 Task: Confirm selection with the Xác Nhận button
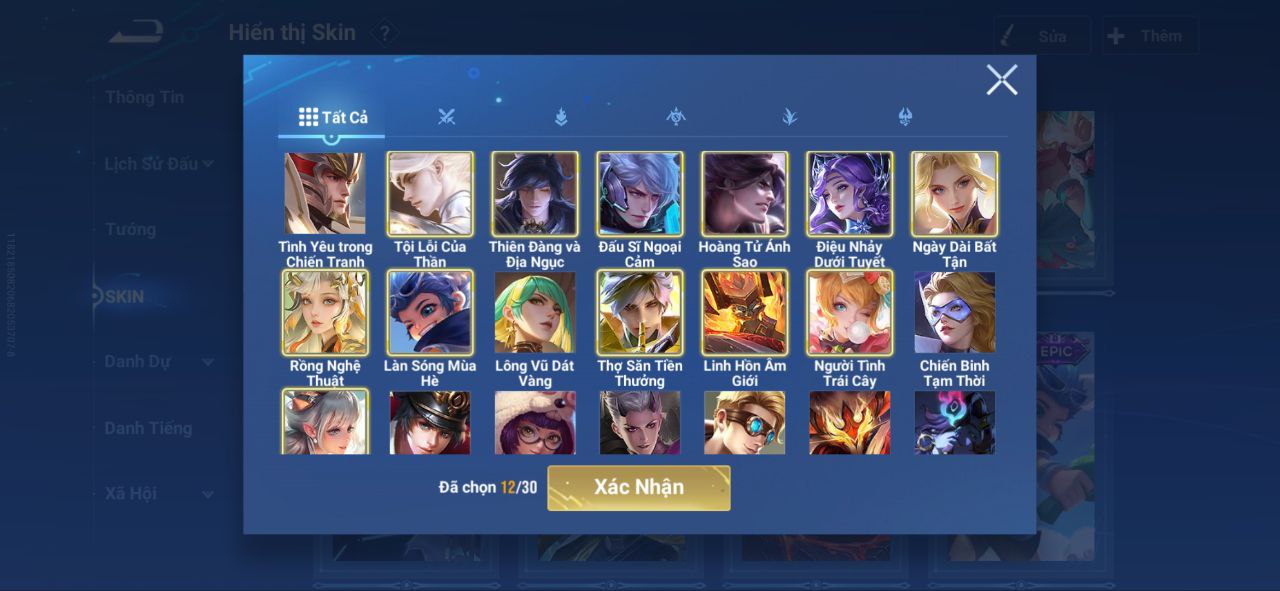638,488
